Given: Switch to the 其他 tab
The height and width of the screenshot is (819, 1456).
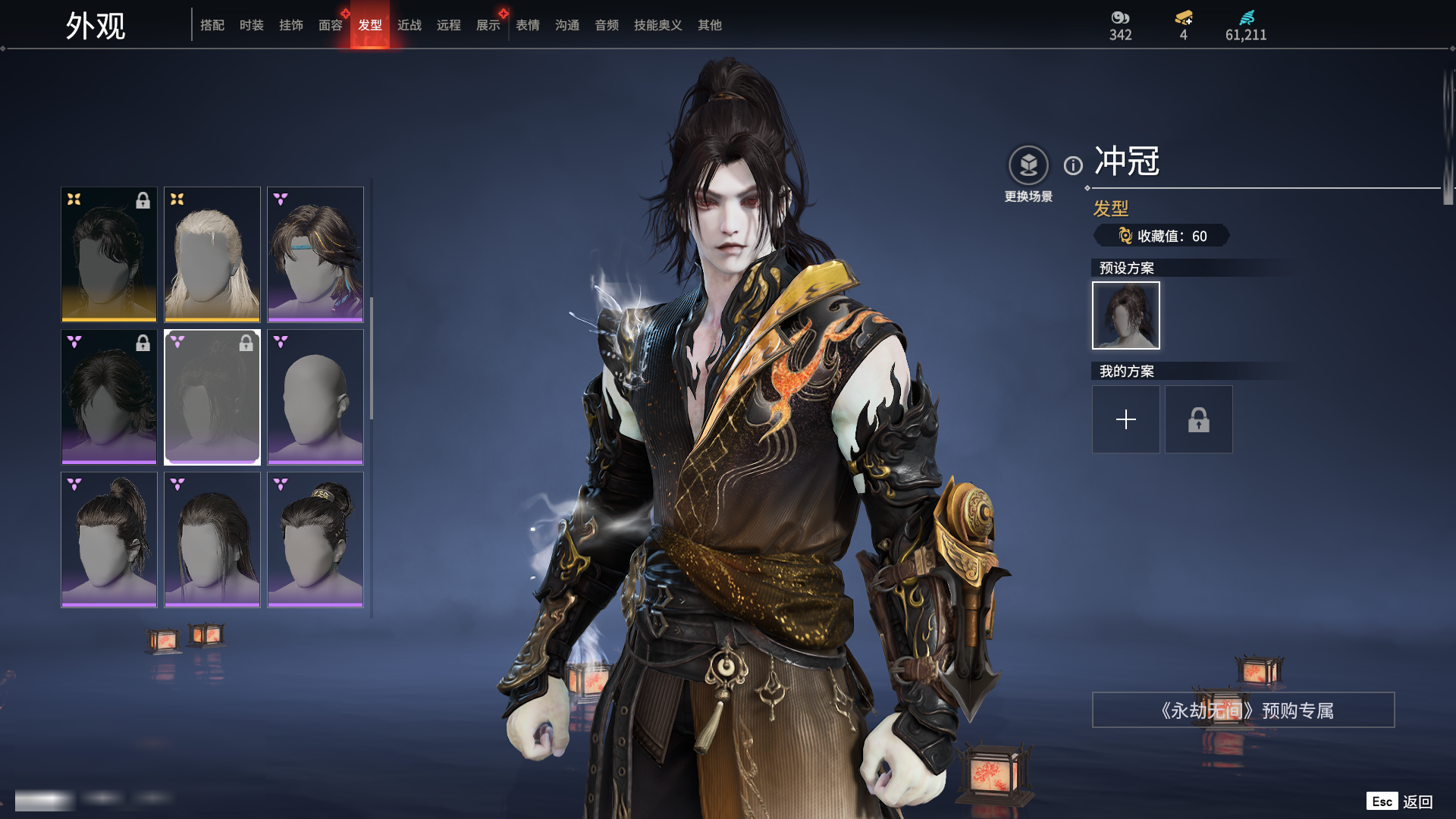Looking at the screenshot, I should tap(710, 25).
